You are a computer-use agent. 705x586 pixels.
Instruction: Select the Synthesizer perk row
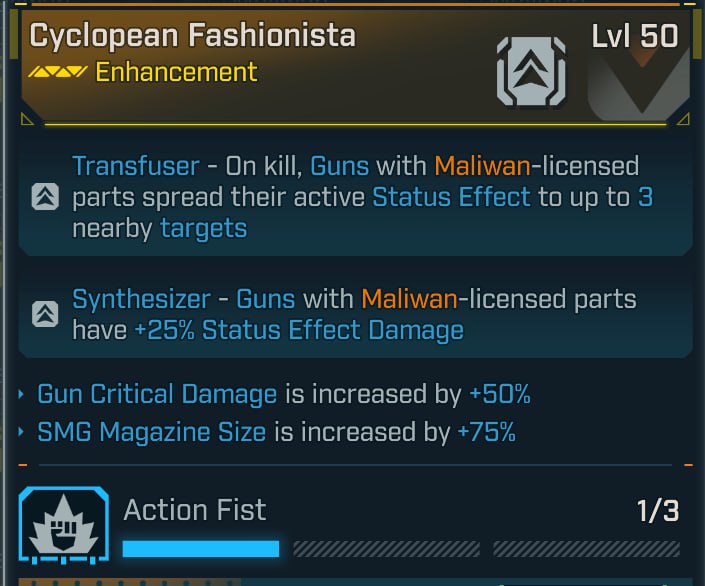(355, 314)
